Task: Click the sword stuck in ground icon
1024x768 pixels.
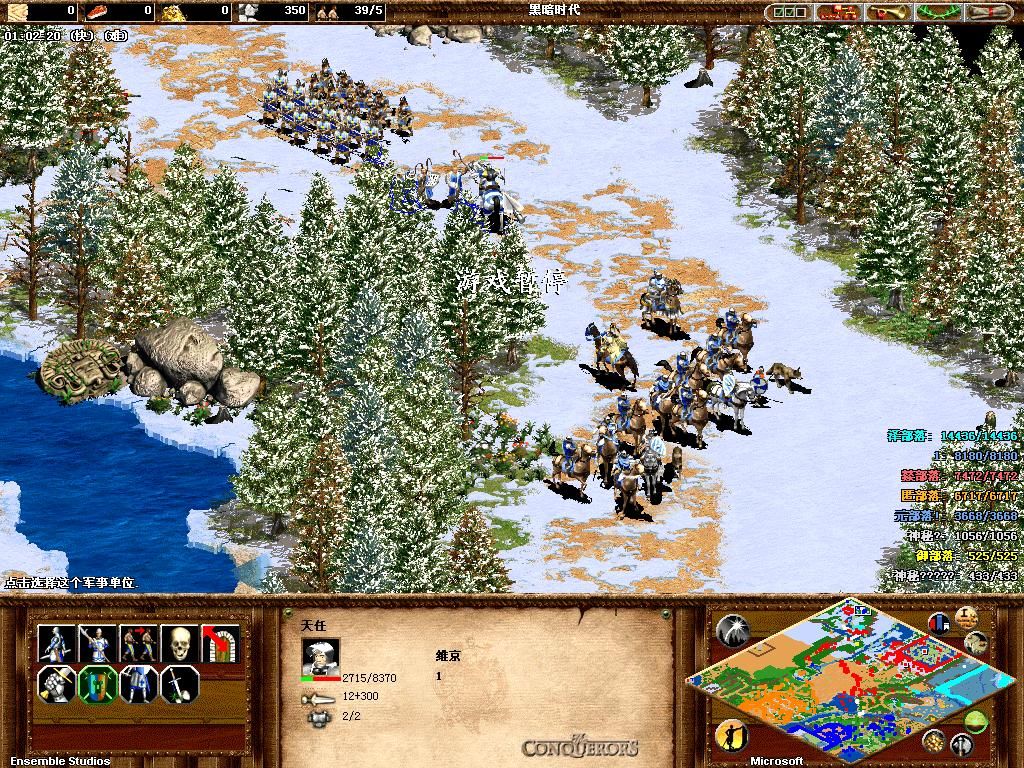Action: pos(179,685)
